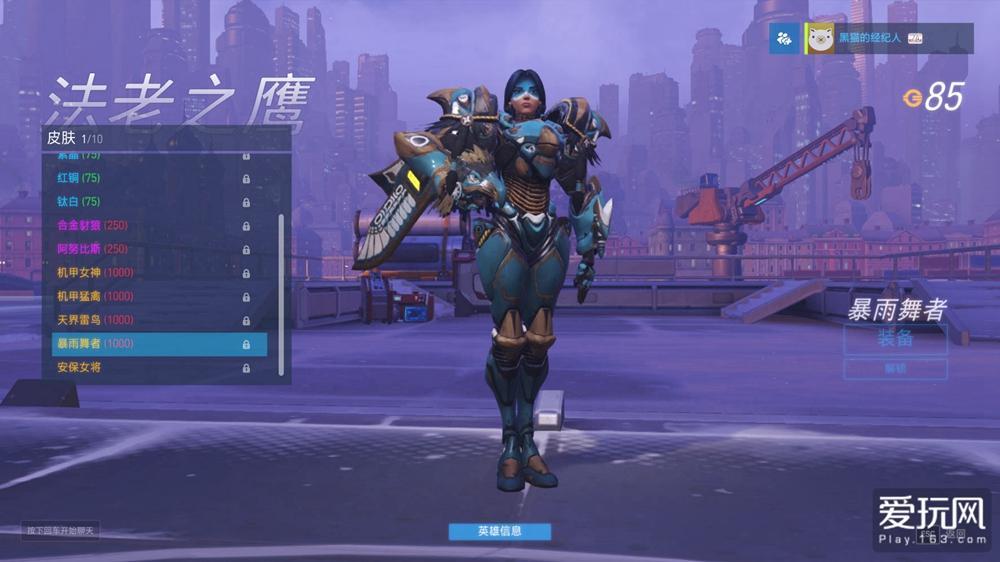Choose the 安保女将 skin entry

click(x=150, y=368)
